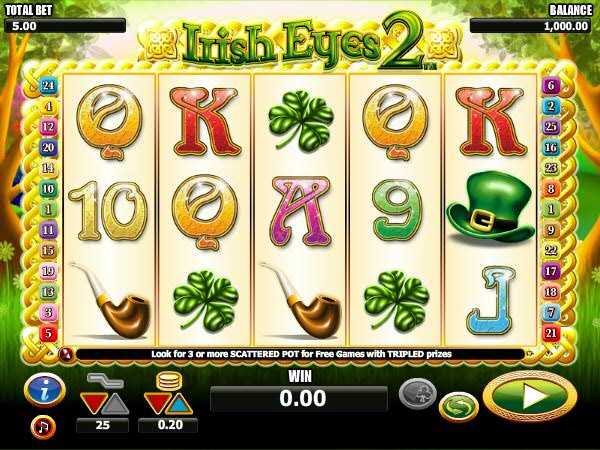Highlight payline marker 17
600x450 pixels.
[550, 271]
